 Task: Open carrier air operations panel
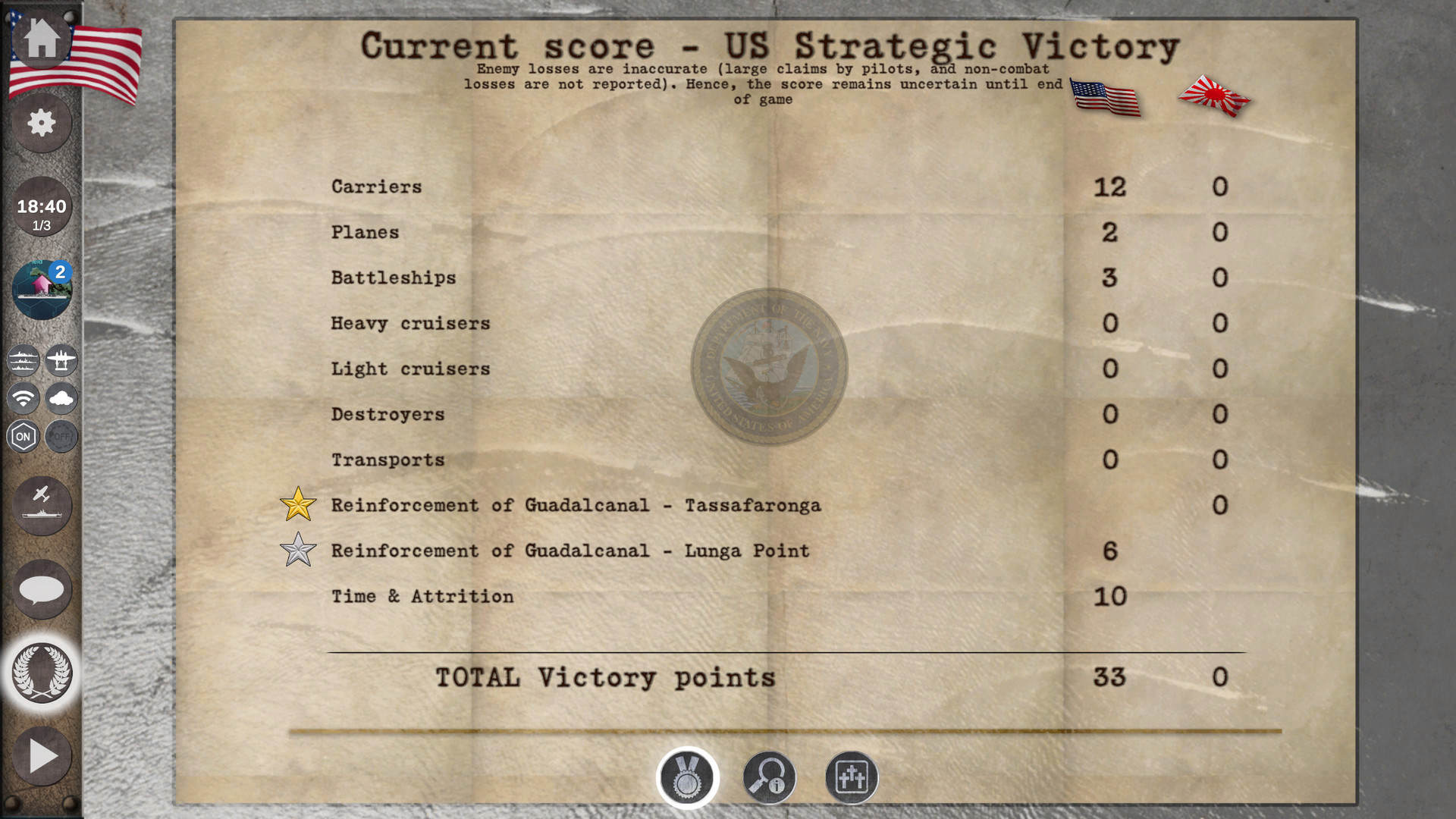42,506
